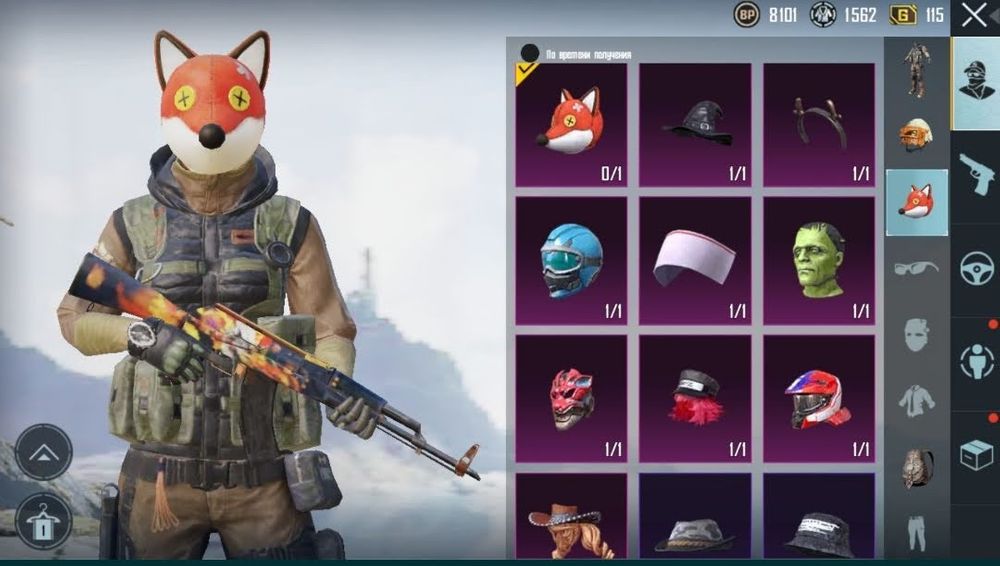Equip the green Frankenstein mask
Screen dimensions: 1000x566
click(x=819, y=260)
